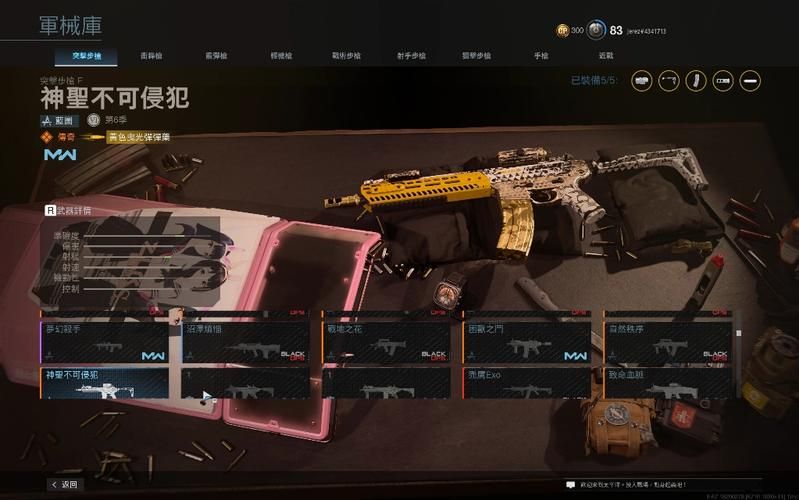799x500 pixels.
Task: Pick the 致命血脈 blueprint tile
Action: coord(668,385)
